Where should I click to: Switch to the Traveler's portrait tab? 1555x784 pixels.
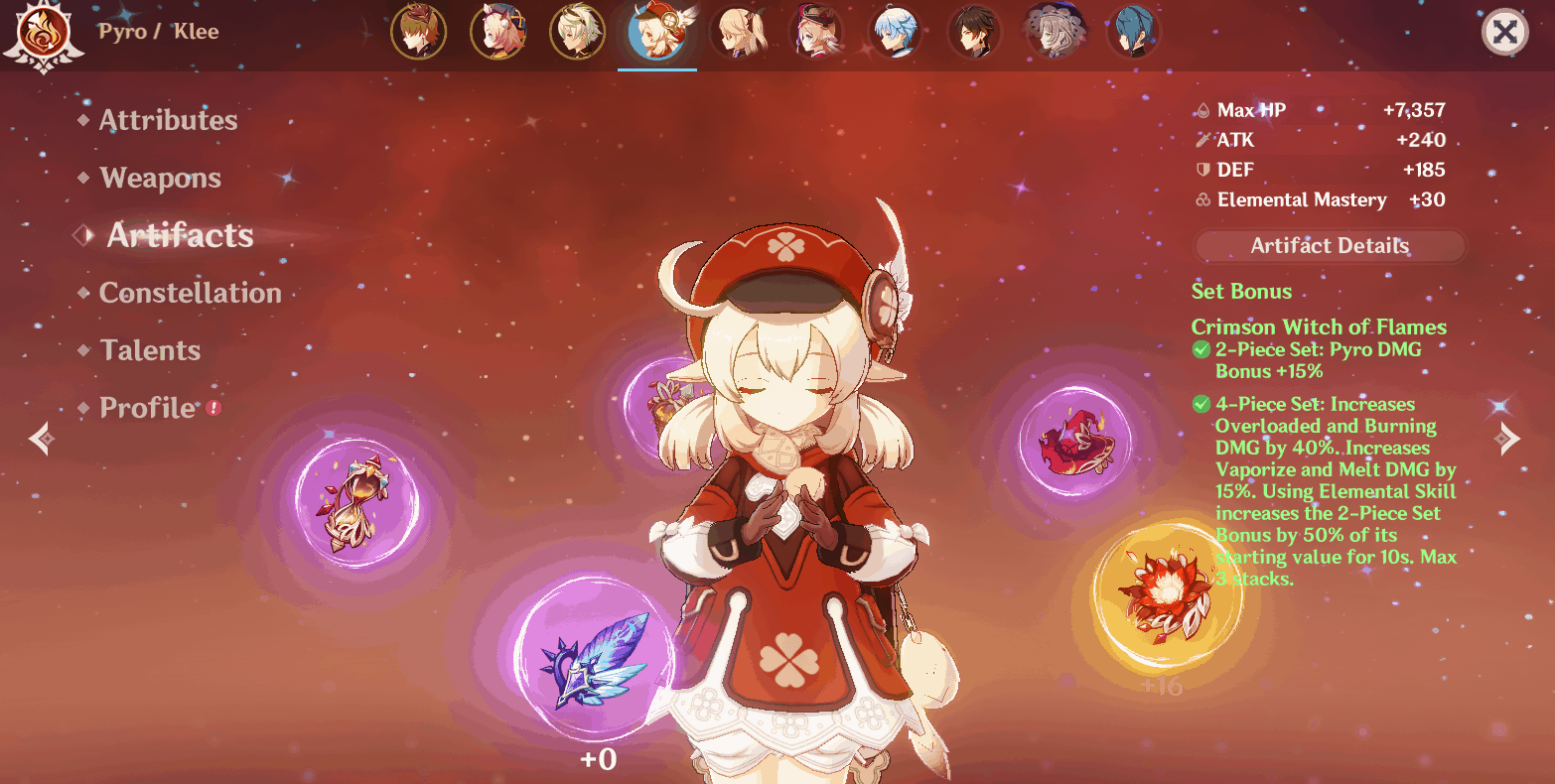click(737, 32)
